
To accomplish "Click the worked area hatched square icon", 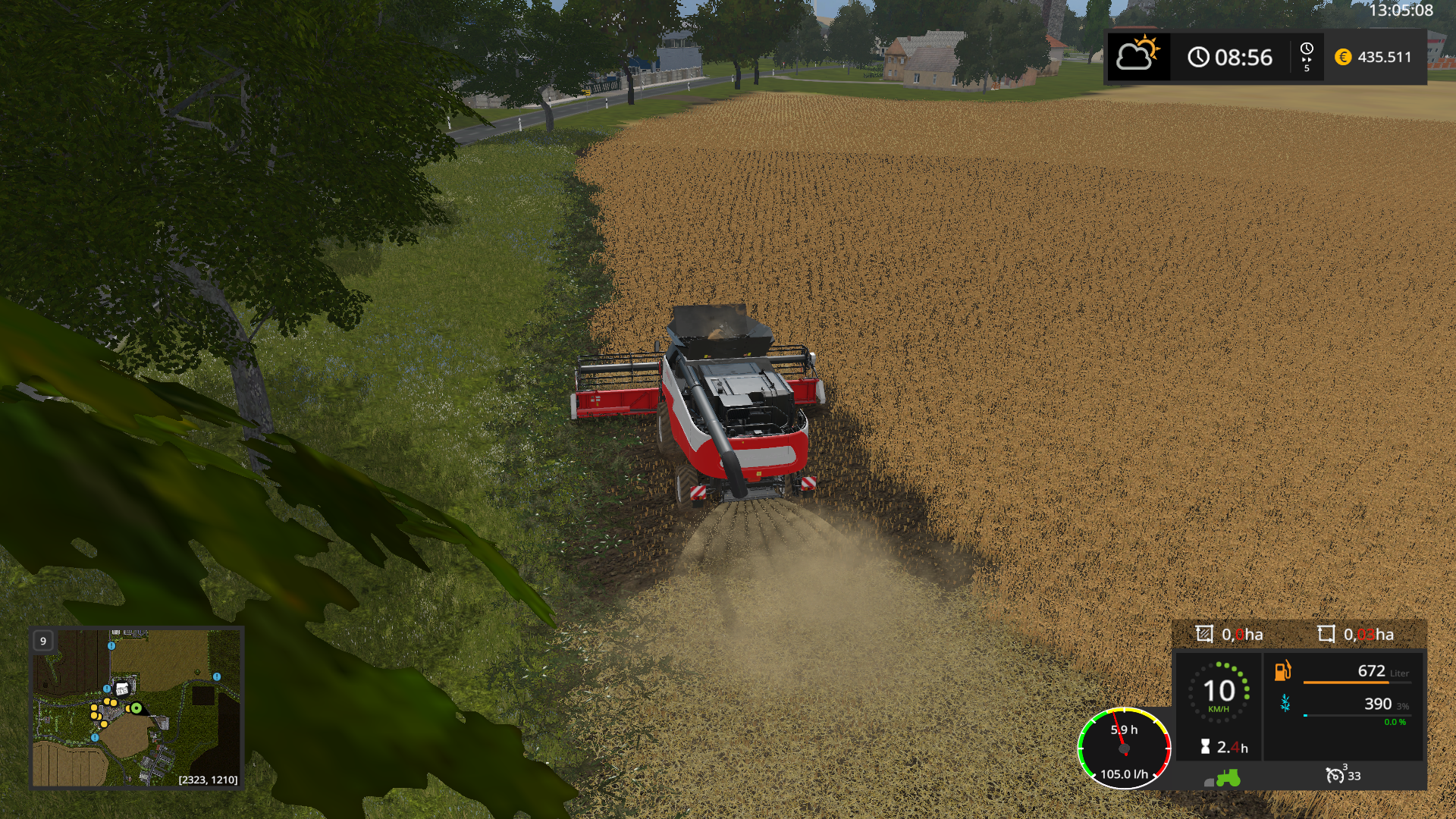I will click(x=1204, y=634).
